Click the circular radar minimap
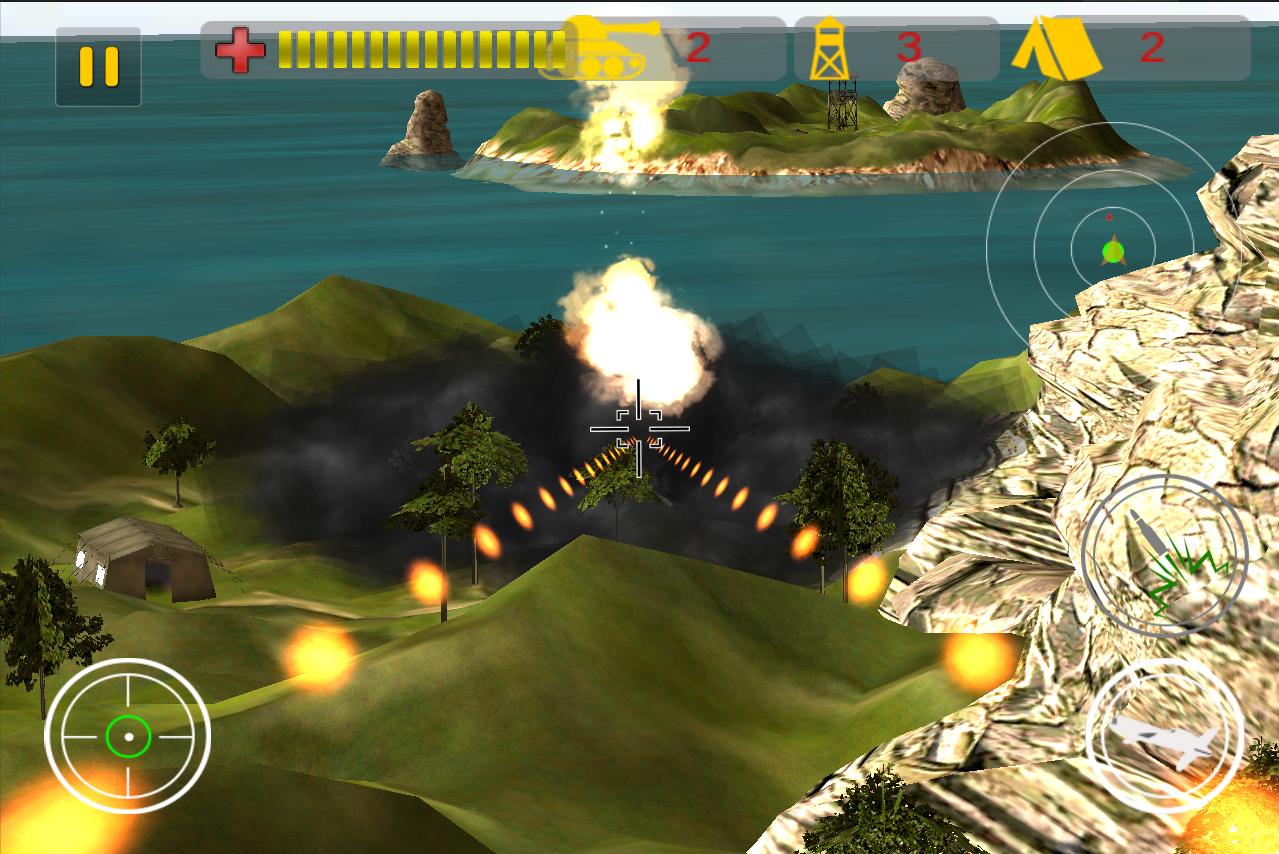This screenshot has height=854, width=1279. (1112, 246)
